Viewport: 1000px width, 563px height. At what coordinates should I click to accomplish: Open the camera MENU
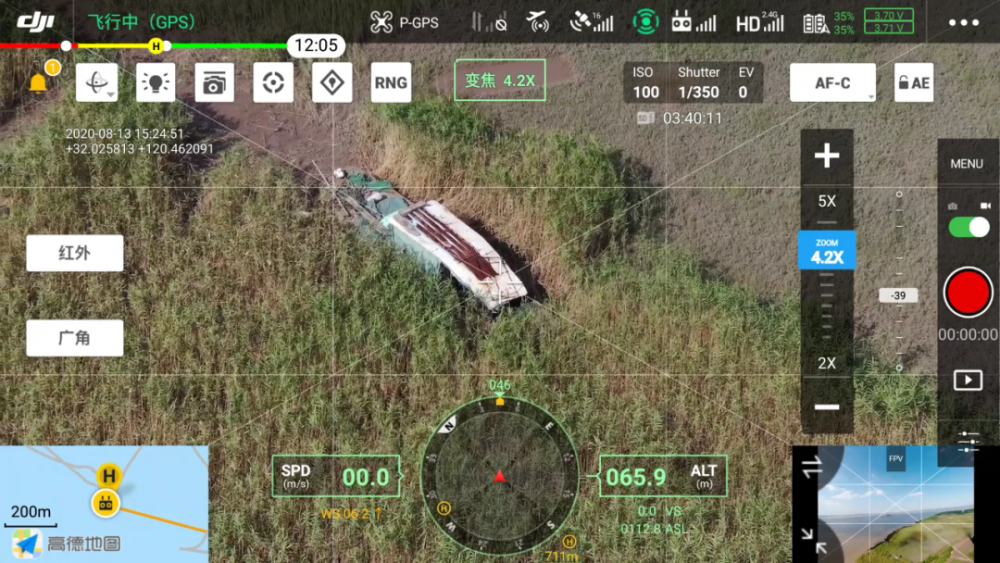[966, 163]
